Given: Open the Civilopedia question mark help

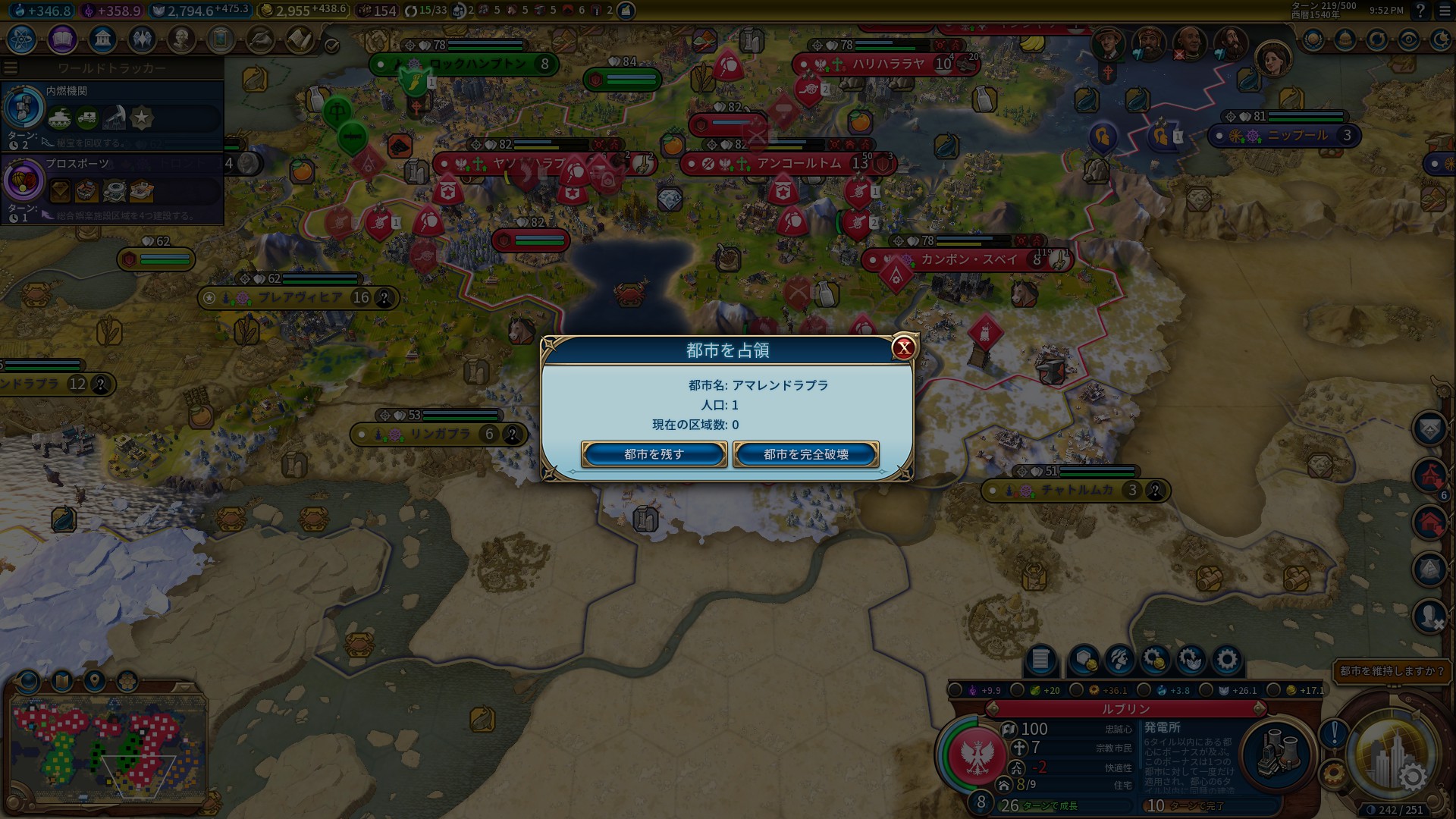Looking at the screenshot, I should (1420, 11).
